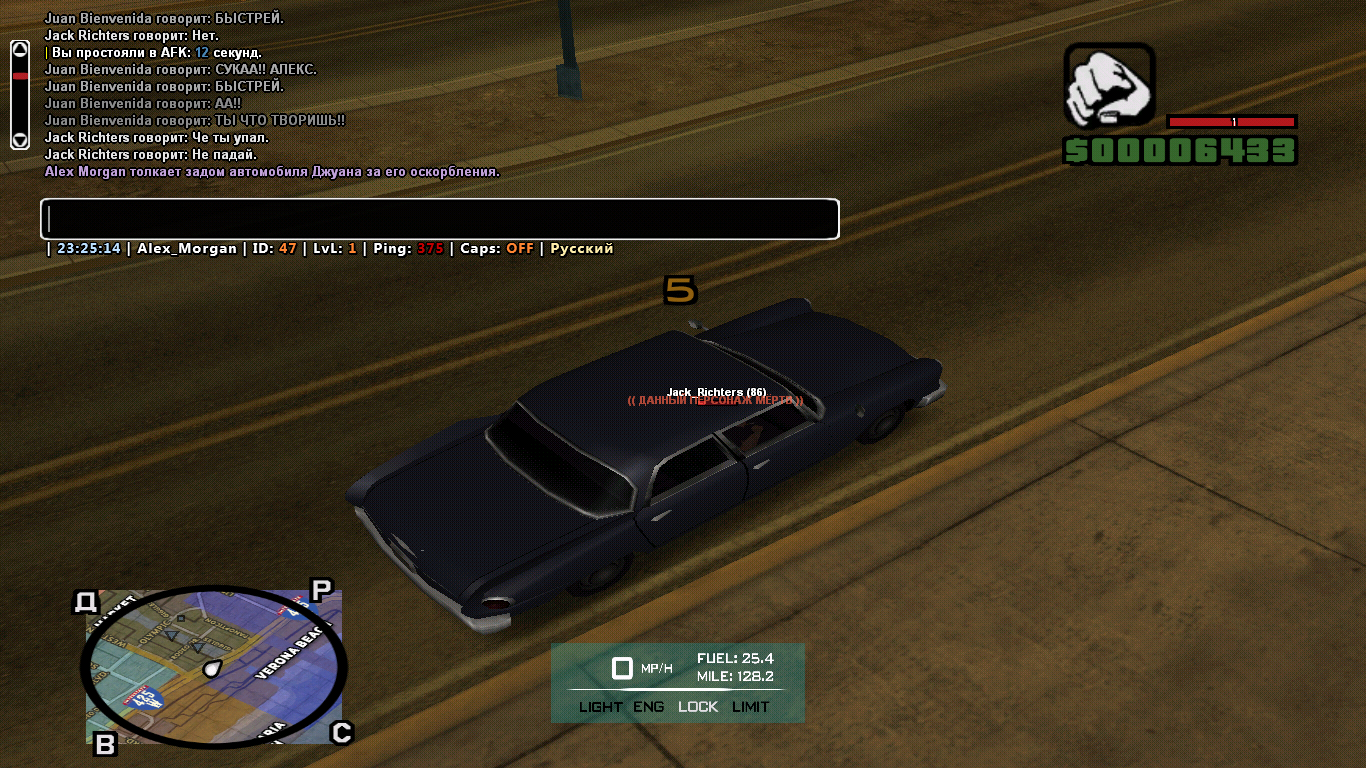
Task: Click the chat message input field
Action: coord(439,219)
